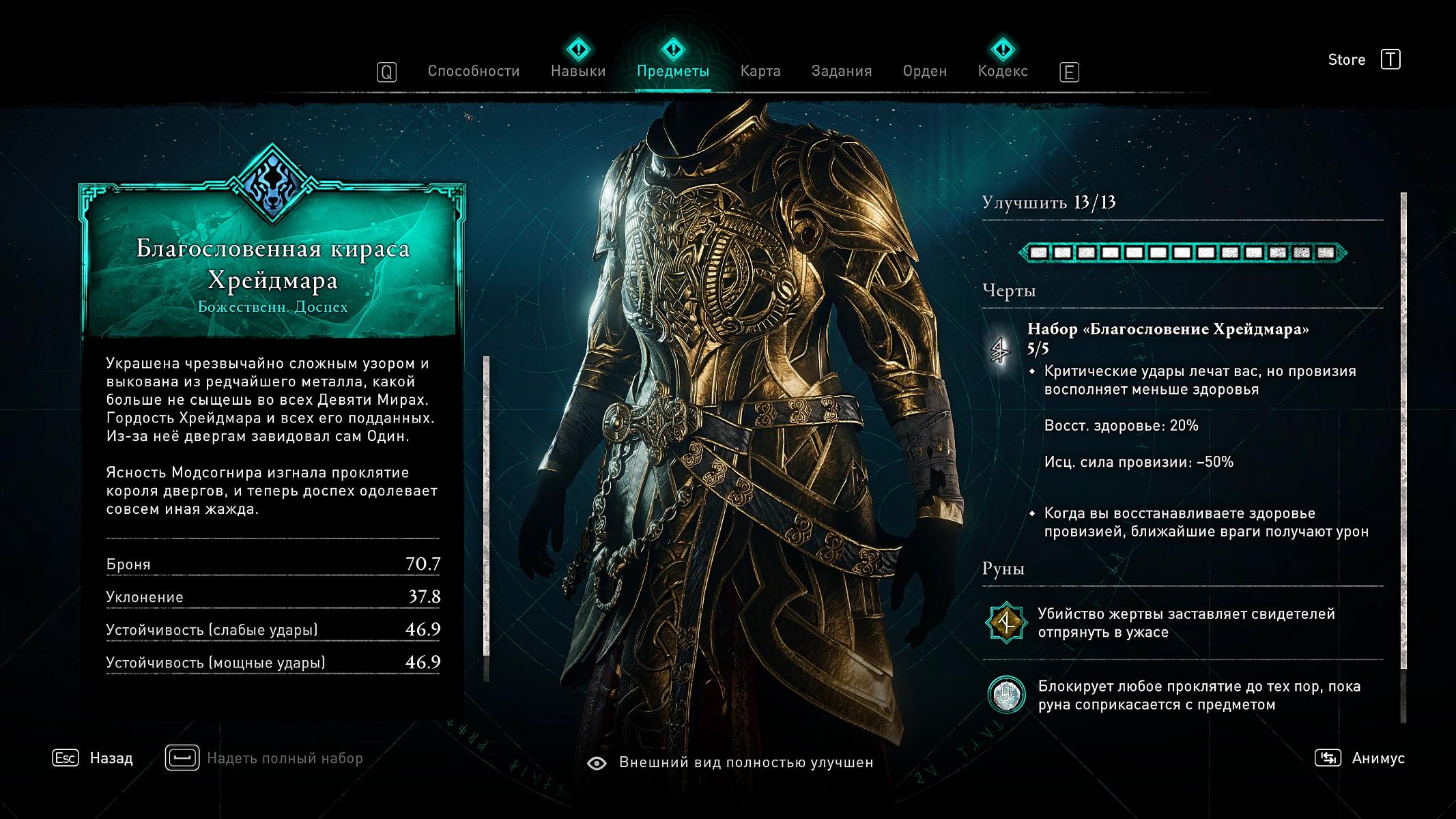Open the Карта tab
The height and width of the screenshot is (819, 1456).
point(760,71)
